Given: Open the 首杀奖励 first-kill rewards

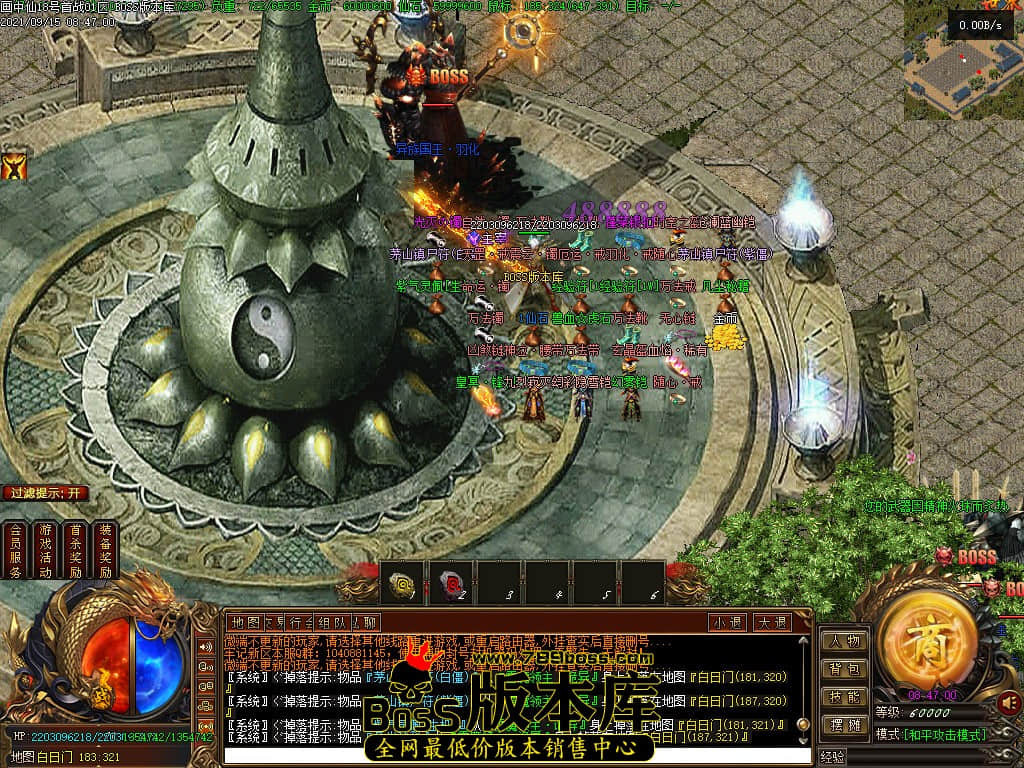Looking at the screenshot, I should 75,550.
